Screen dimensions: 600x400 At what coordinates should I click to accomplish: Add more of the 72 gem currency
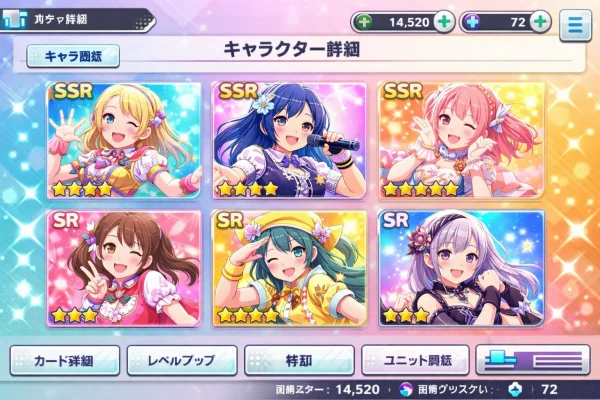pos(541,21)
